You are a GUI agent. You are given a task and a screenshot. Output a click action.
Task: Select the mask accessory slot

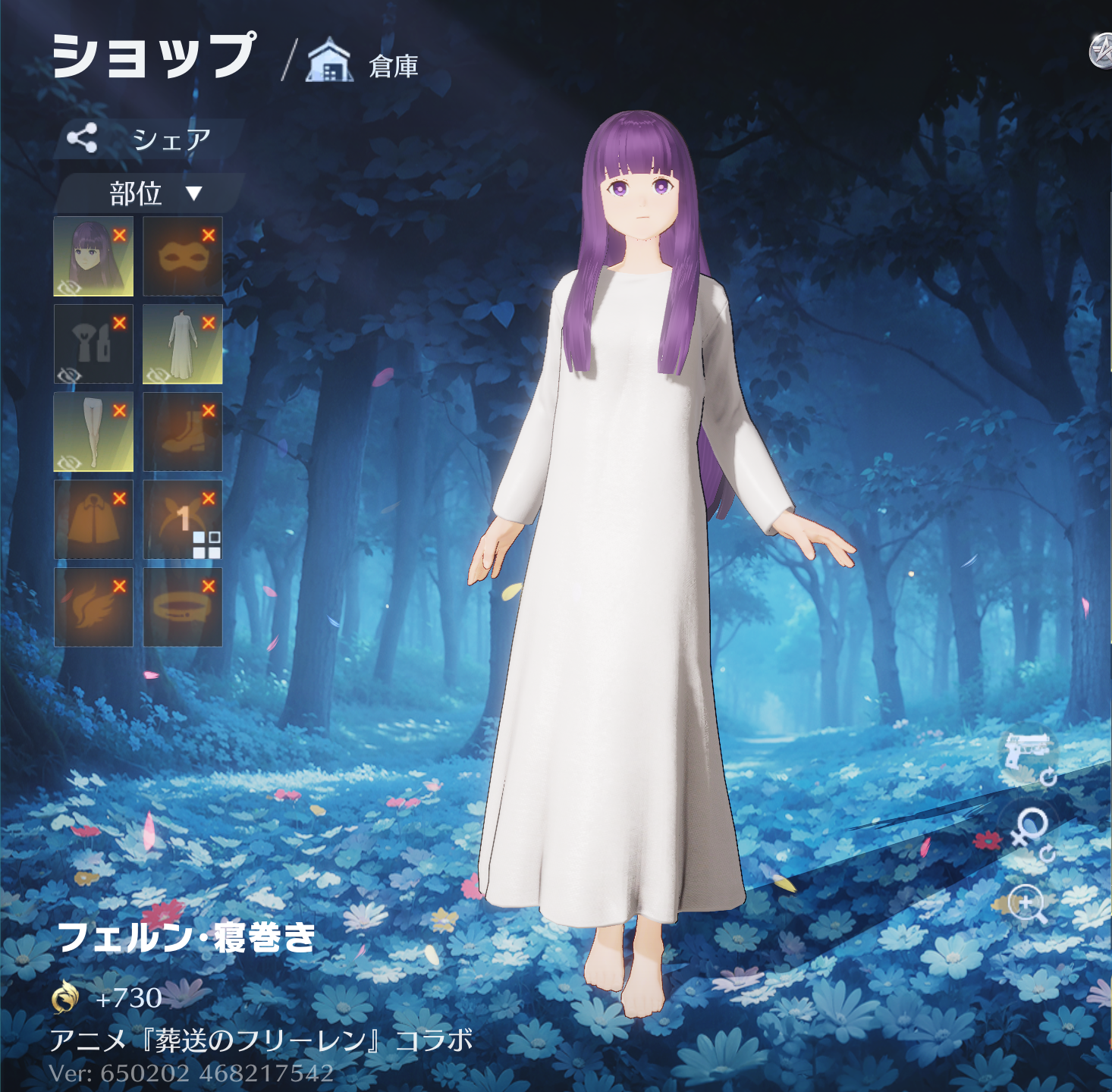tap(182, 256)
